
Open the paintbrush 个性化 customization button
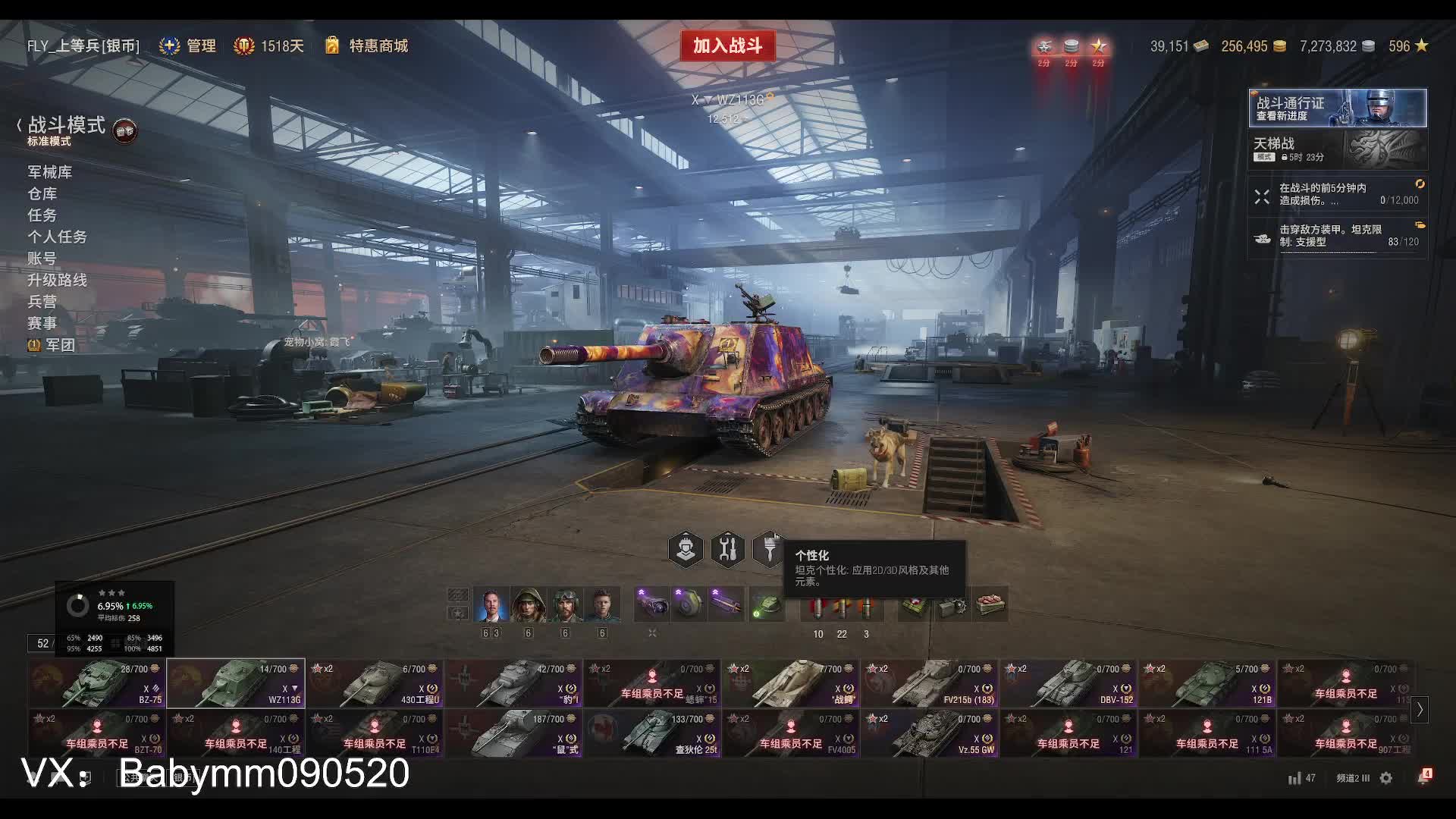[x=769, y=549]
